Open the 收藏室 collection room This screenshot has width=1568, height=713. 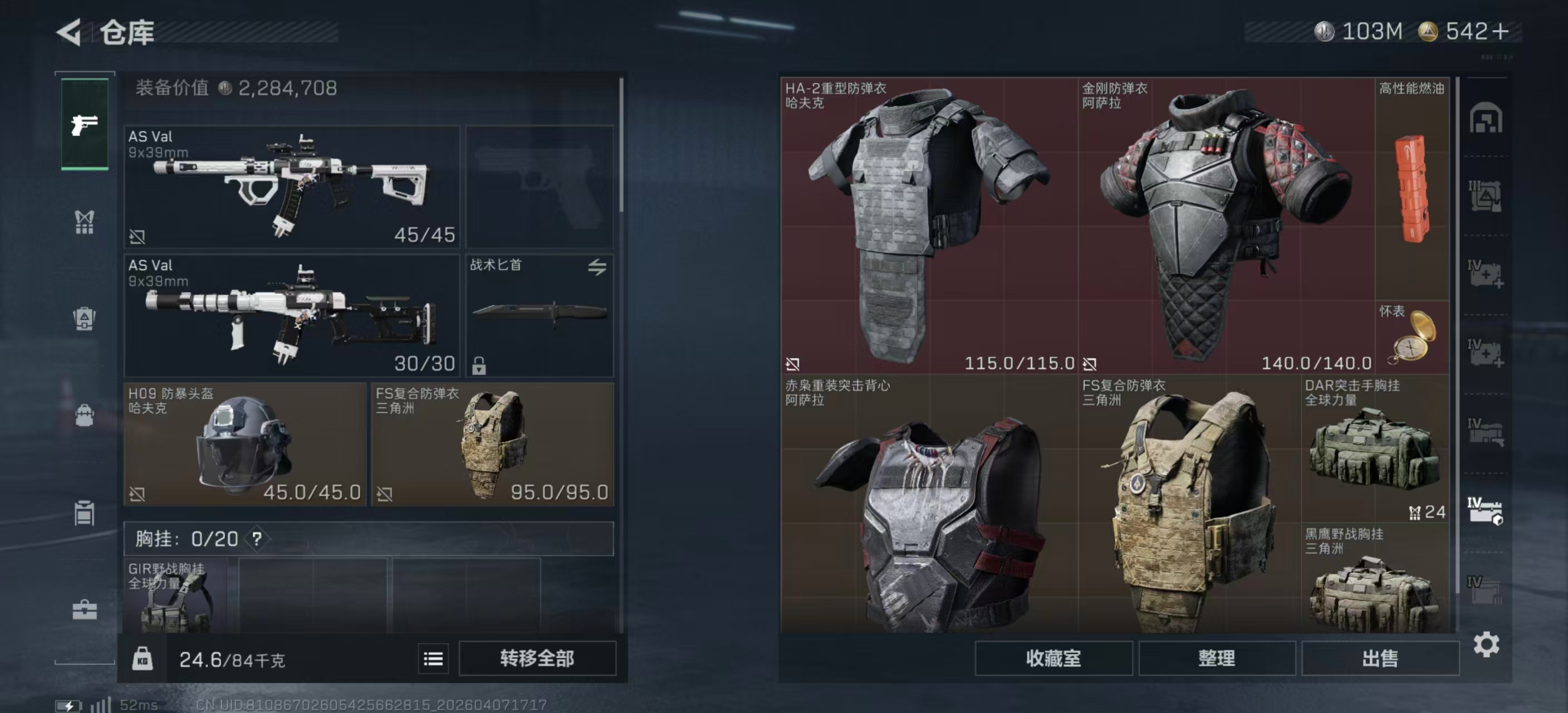[1053, 658]
